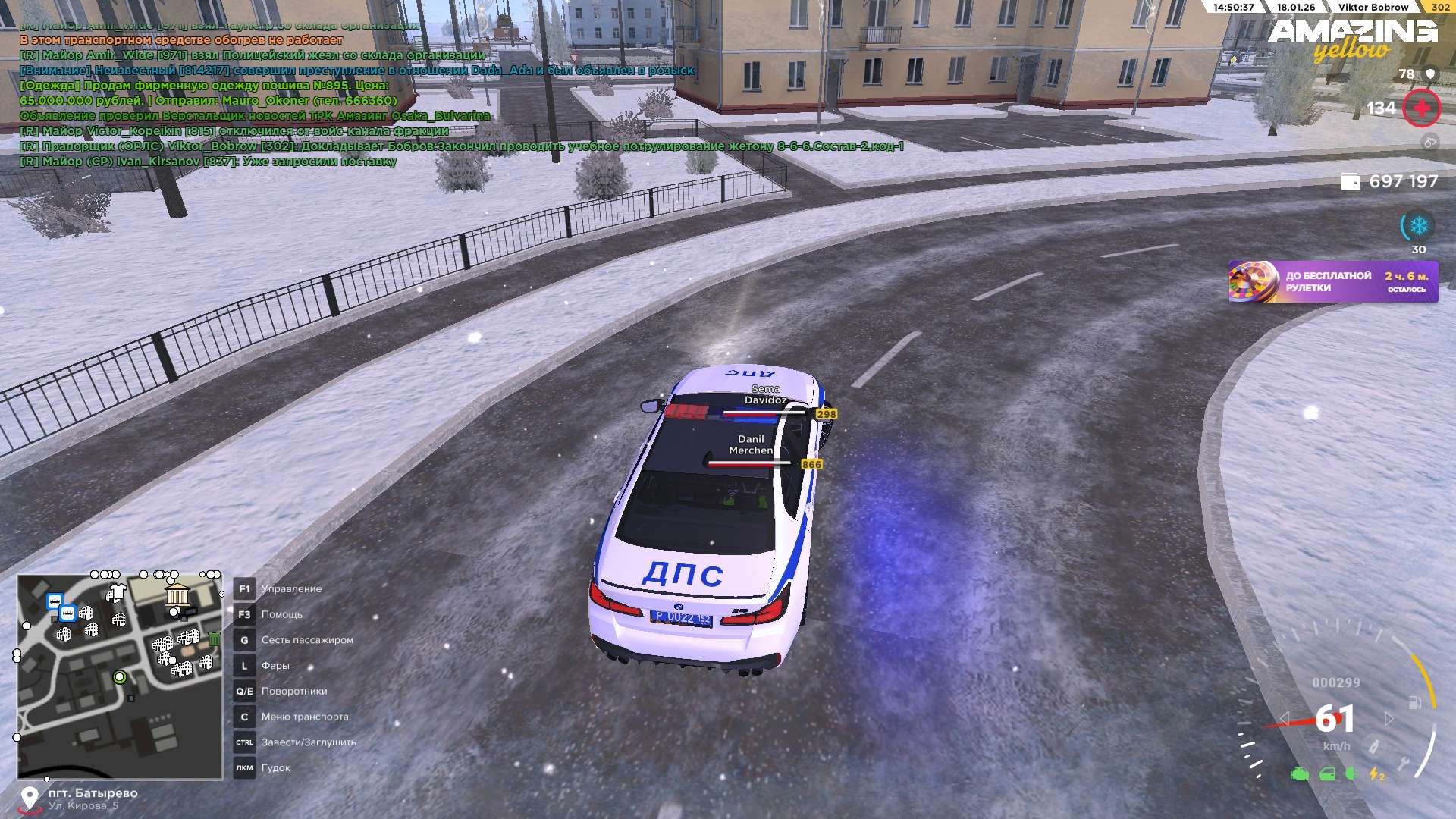Click the Viktor Bobrow name plate
Viewport: 1456px width, 819px height.
pos(1373,7)
